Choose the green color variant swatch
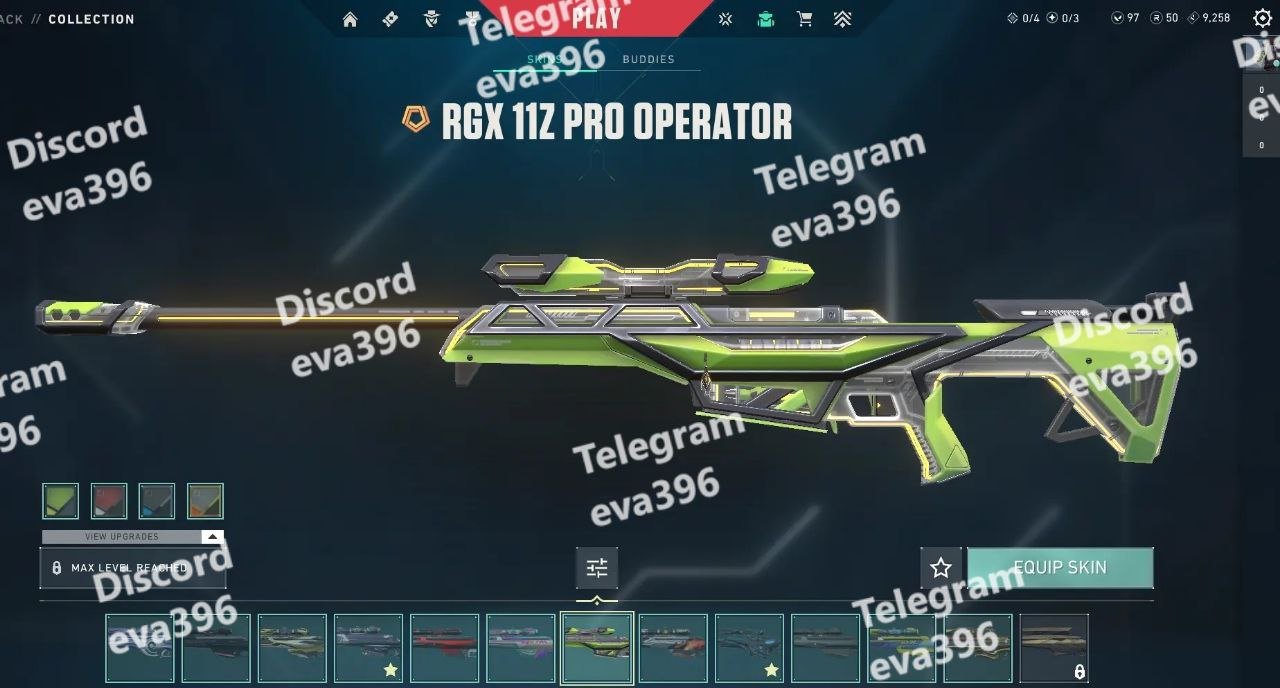 [61, 501]
